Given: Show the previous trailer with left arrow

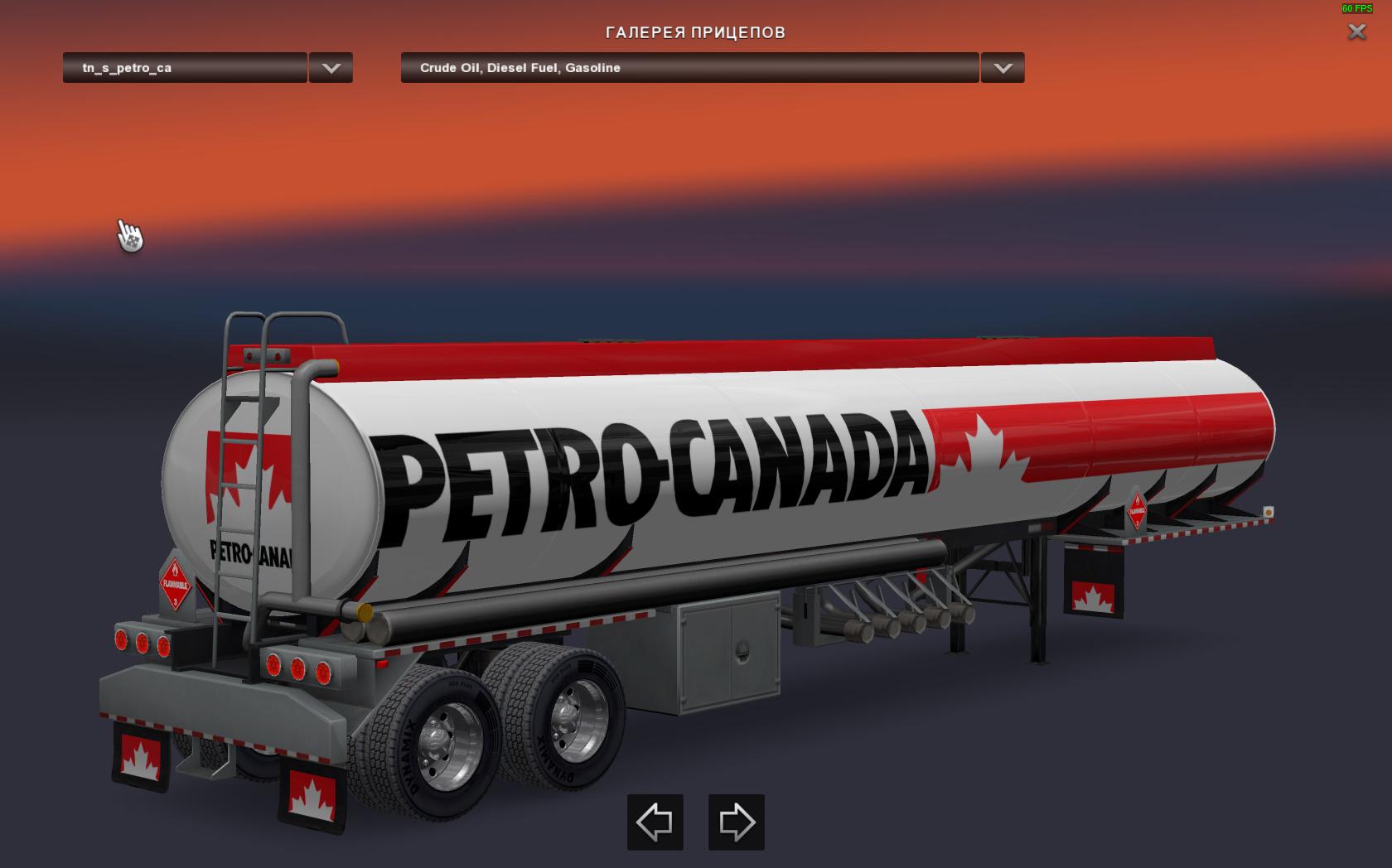Looking at the screenshot, I should click(x=655, y=822).
